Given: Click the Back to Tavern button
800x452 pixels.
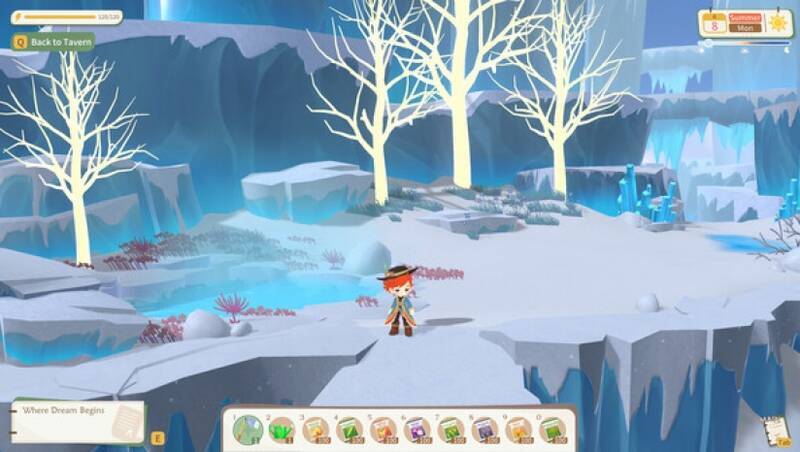Looking at the screenshot, I should tap(54, 41).
